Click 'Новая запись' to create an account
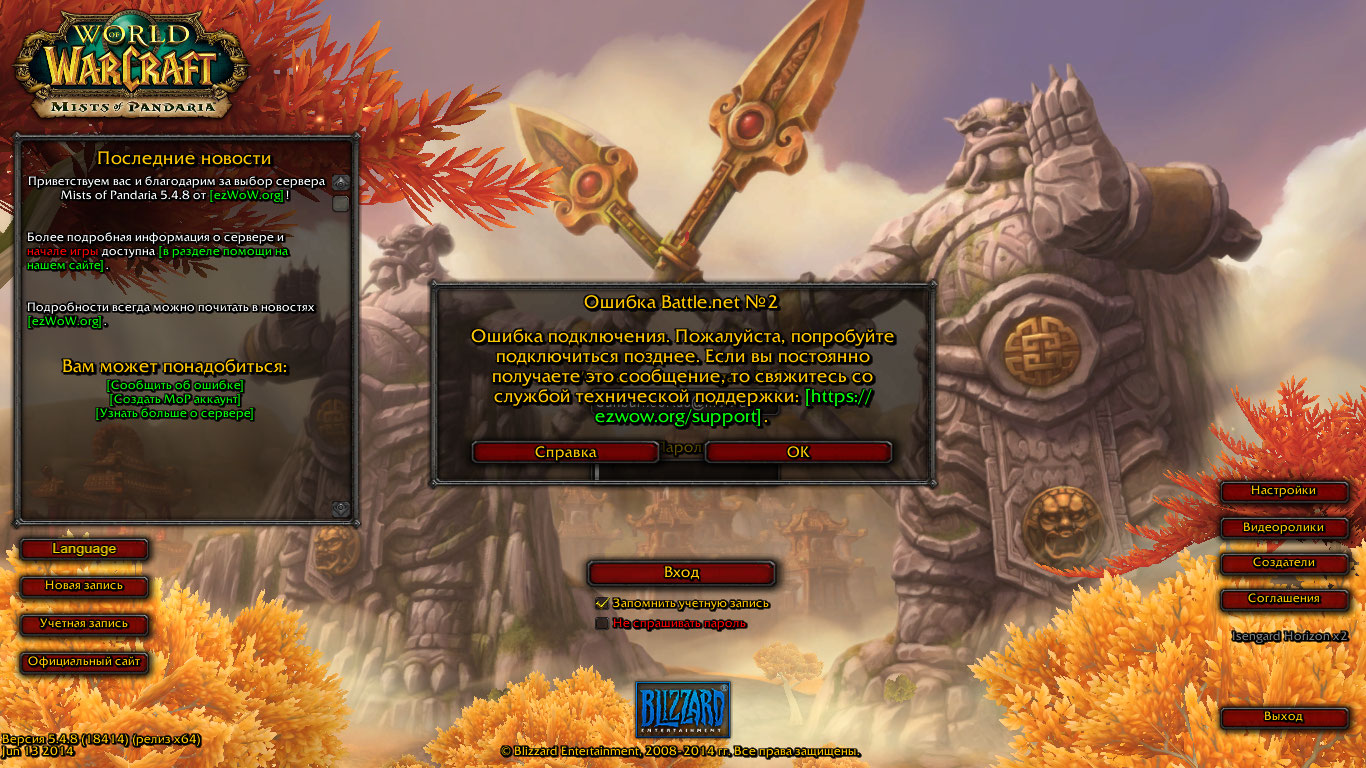Screen dimensions: 1366x768 (x=85, y=589)
